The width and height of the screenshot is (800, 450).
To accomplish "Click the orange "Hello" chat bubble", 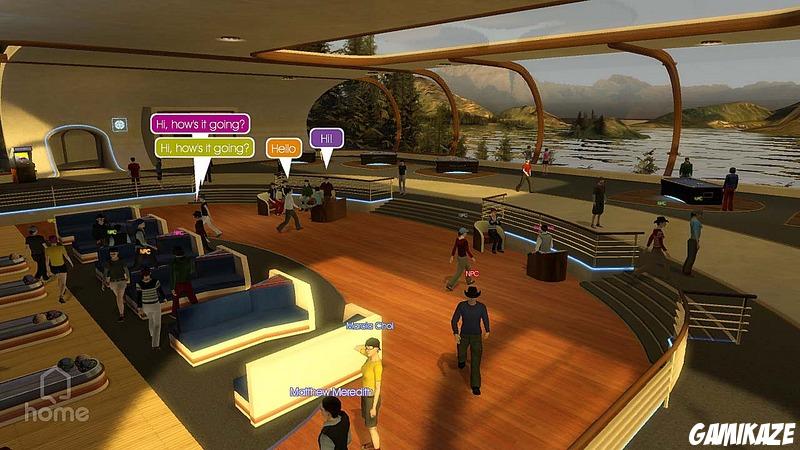I will coord(284,148).
